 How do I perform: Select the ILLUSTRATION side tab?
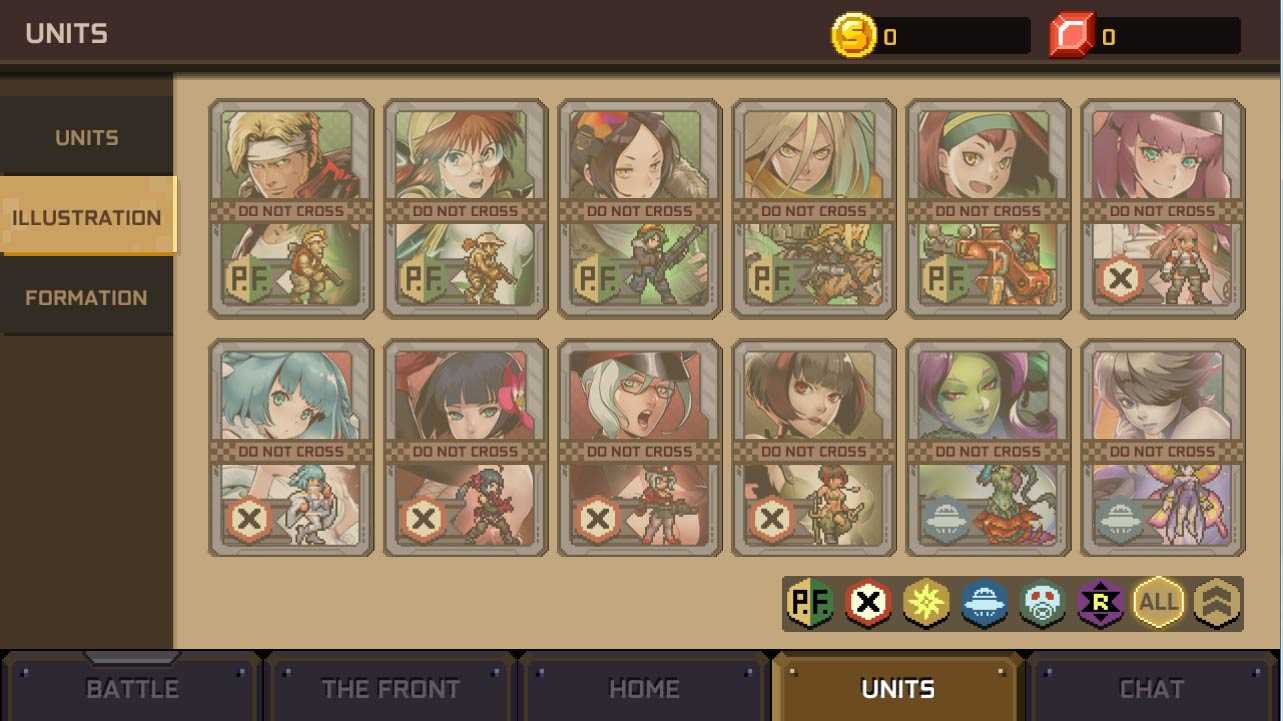point(87,217)
